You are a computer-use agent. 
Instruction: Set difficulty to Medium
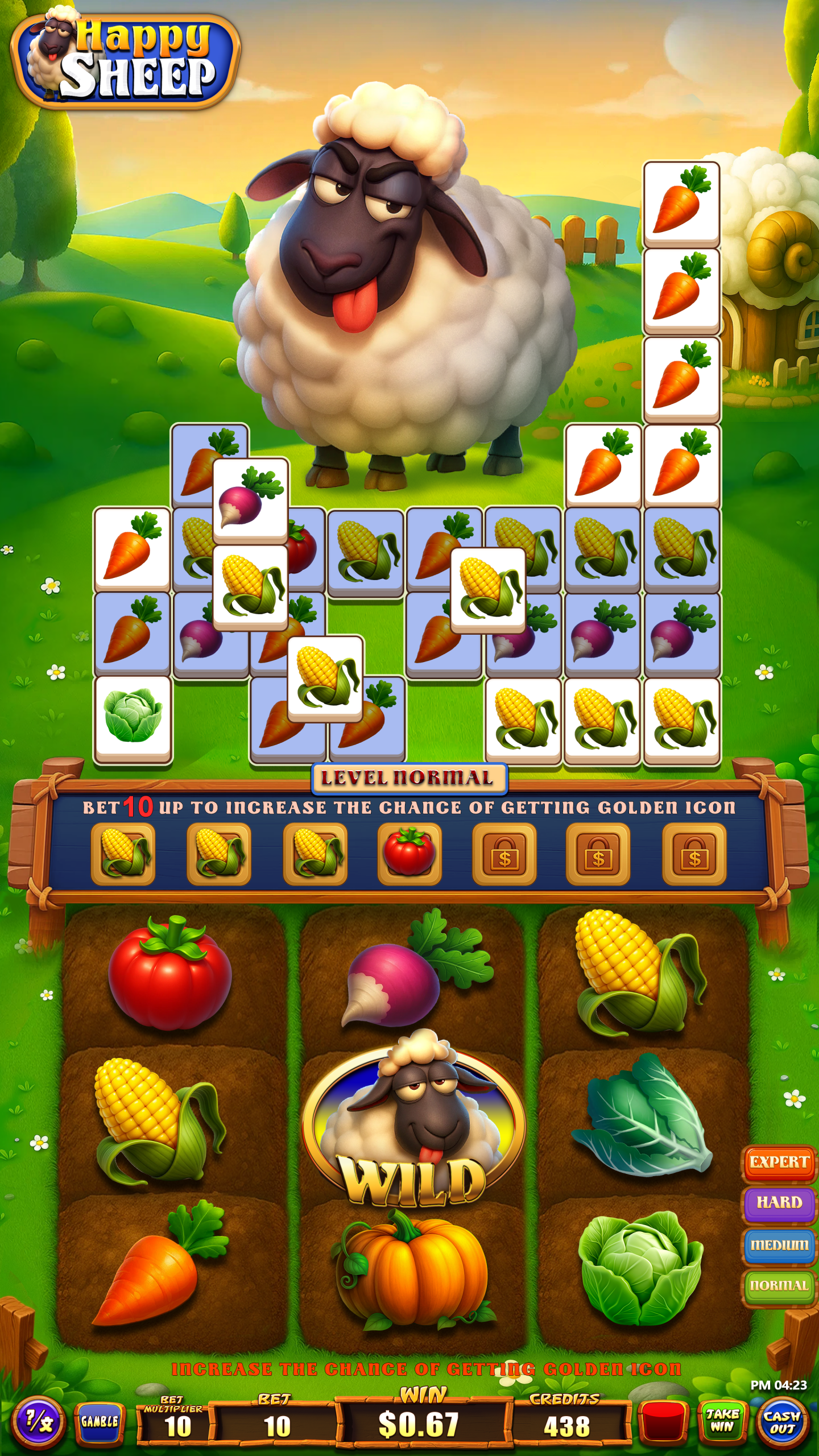pos(779,1244)
